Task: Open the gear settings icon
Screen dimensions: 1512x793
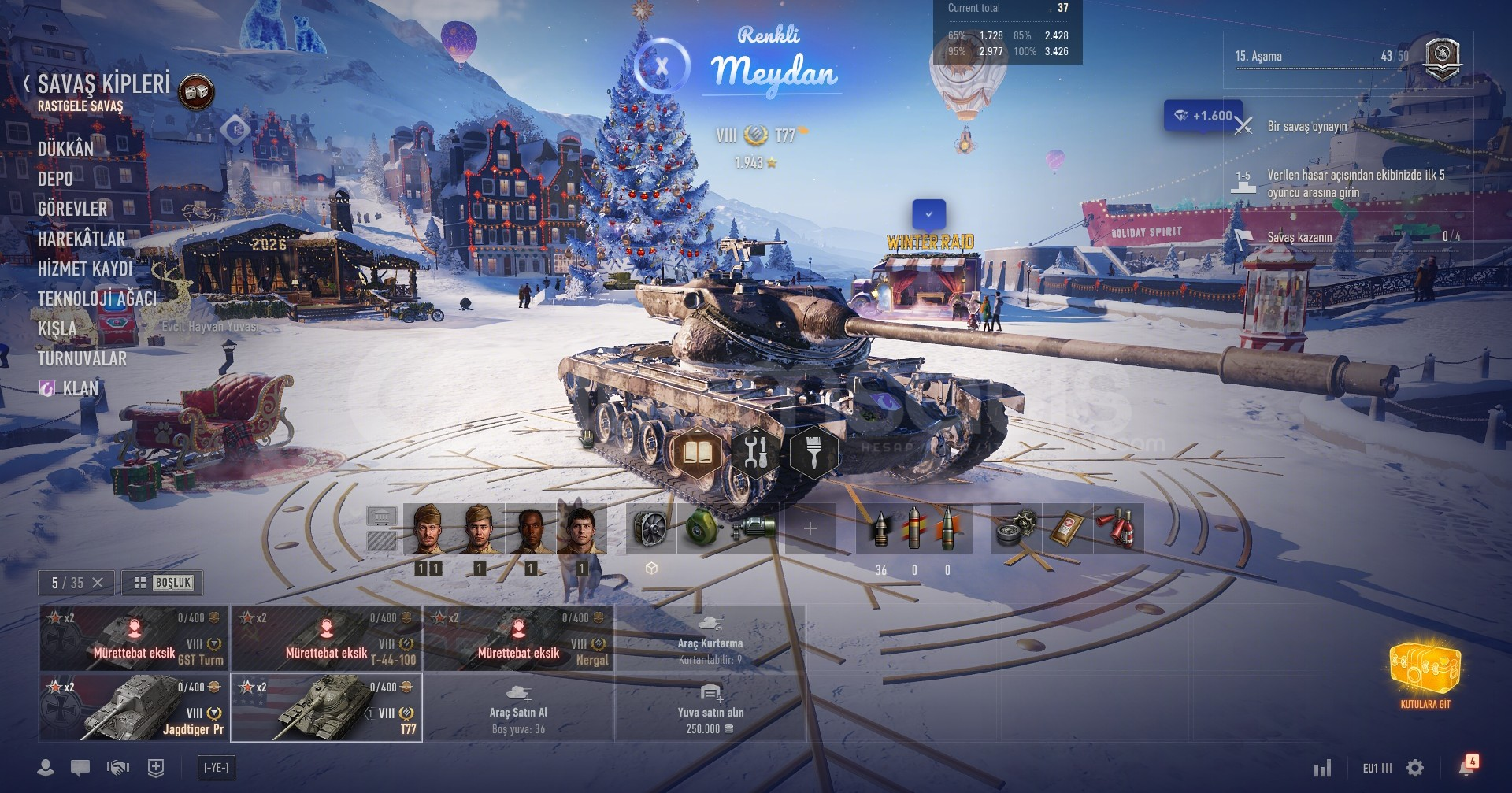Action: pos(1415,768)
